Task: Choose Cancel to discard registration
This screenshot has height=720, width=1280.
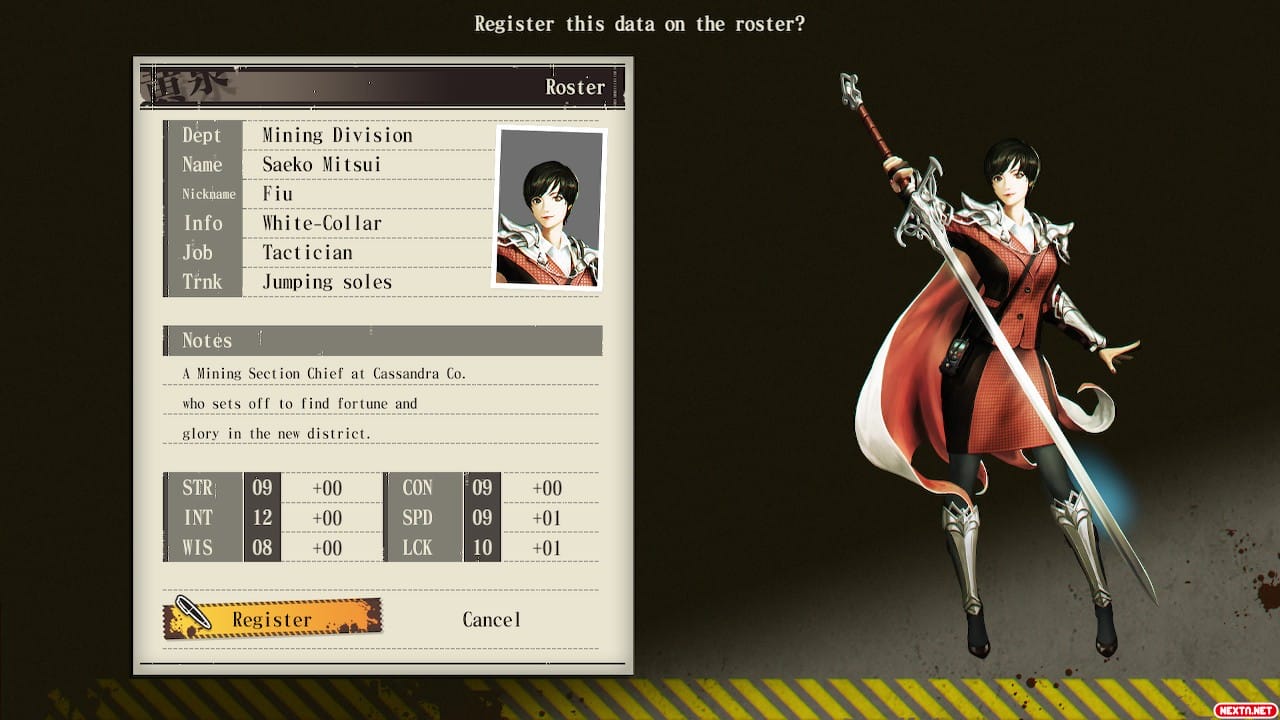Action: 491,619
